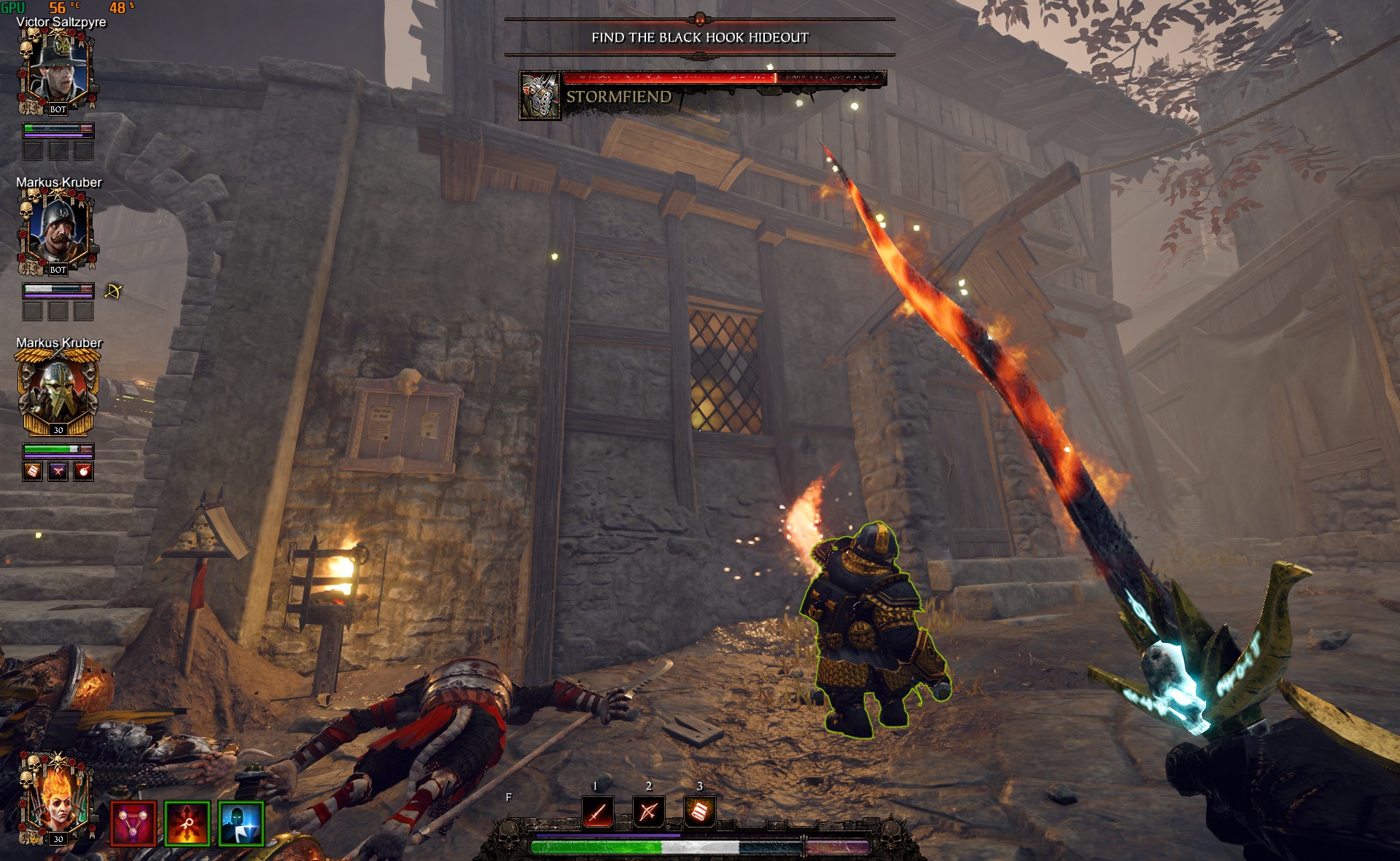Select the red triangle-of-orbs buff icon
The width and height of the screenshot is (1400, 861).
tap(133, 824)
